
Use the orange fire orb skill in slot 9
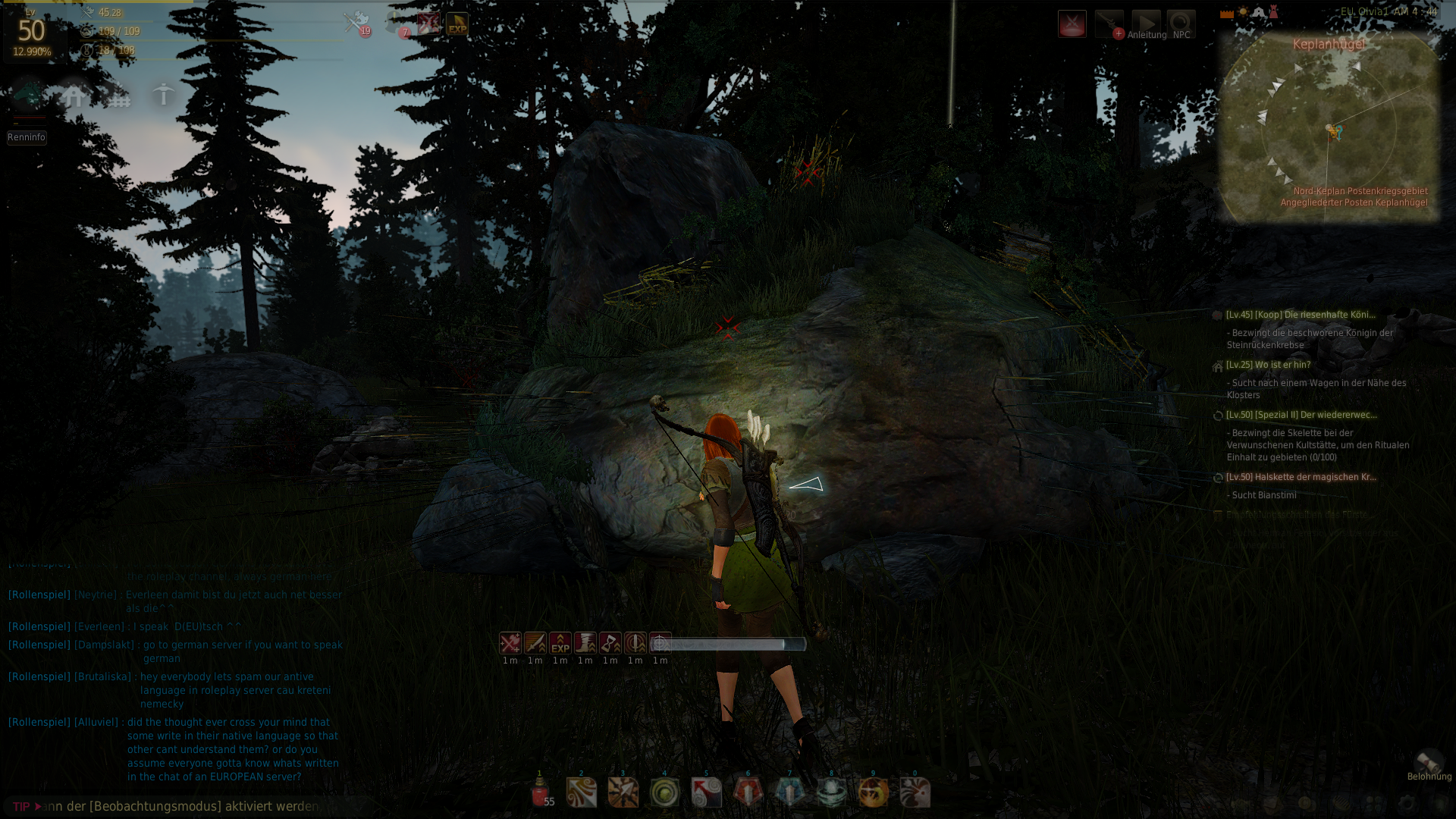[873, 793]
